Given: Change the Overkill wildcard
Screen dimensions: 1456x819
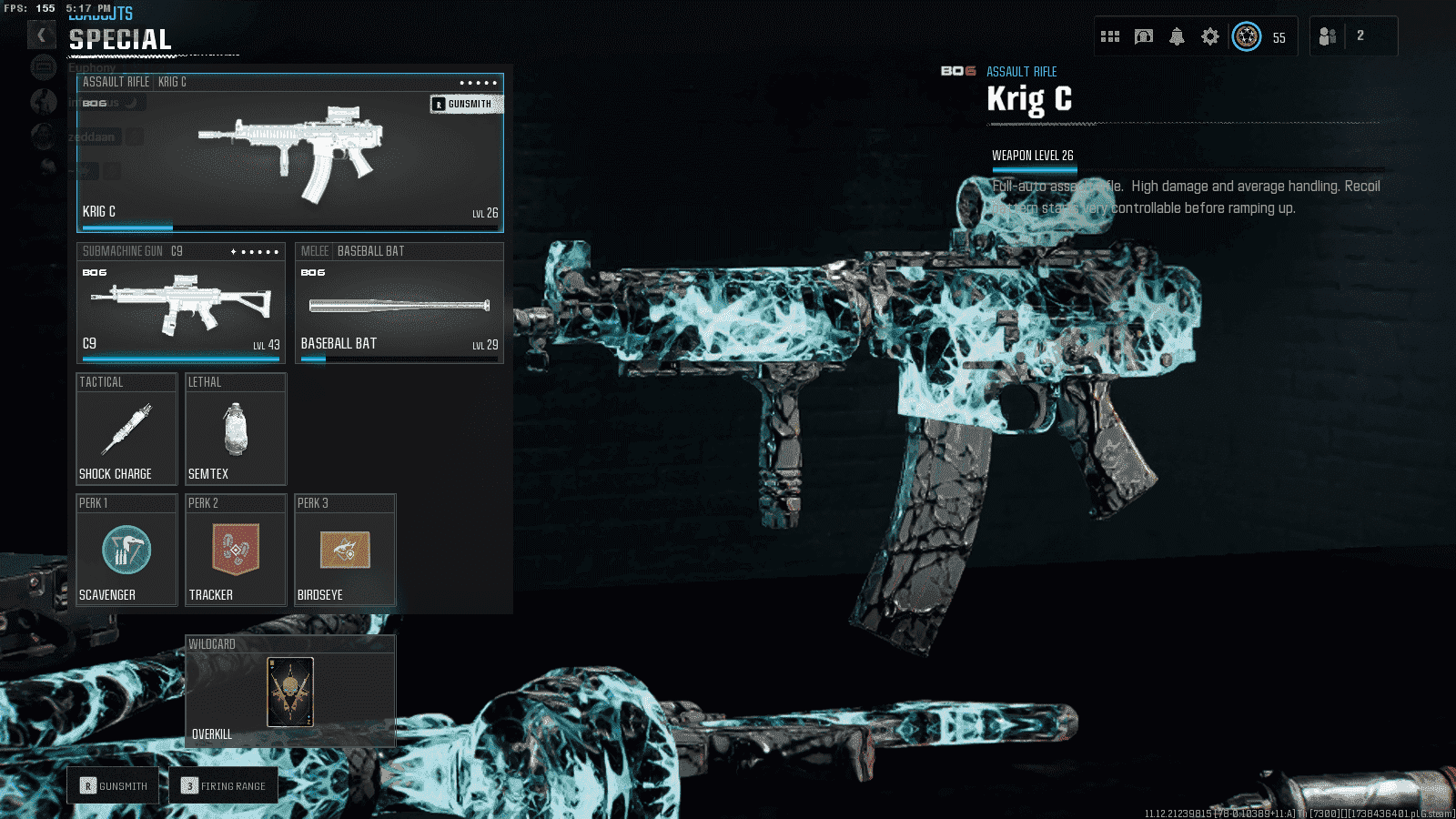Looking at the screenshot, I should [290, 692].
